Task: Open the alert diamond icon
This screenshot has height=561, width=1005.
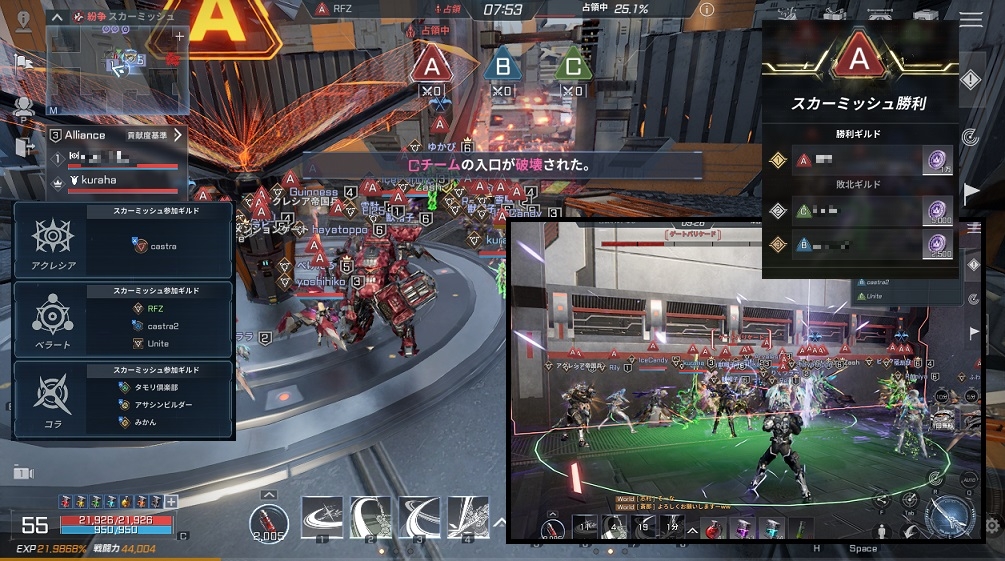Action: [970, 79]
